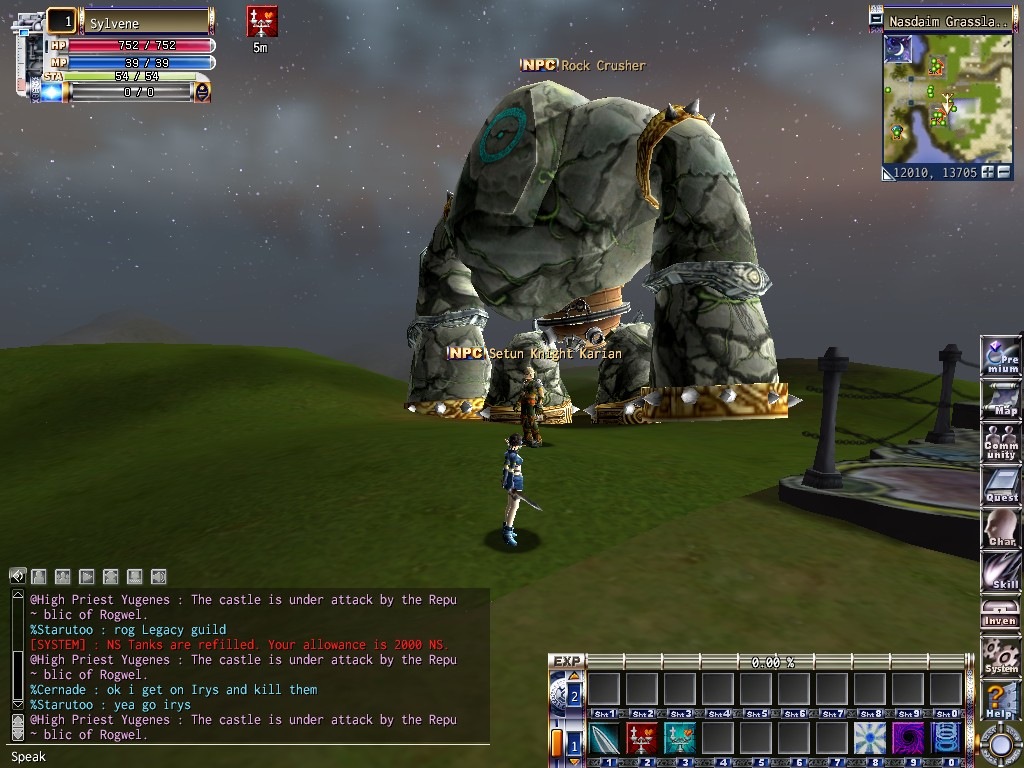Use the teal scales-and-heart skill in slot 3
Screen dimensions: 1024x768
click(x=680, y=739)
